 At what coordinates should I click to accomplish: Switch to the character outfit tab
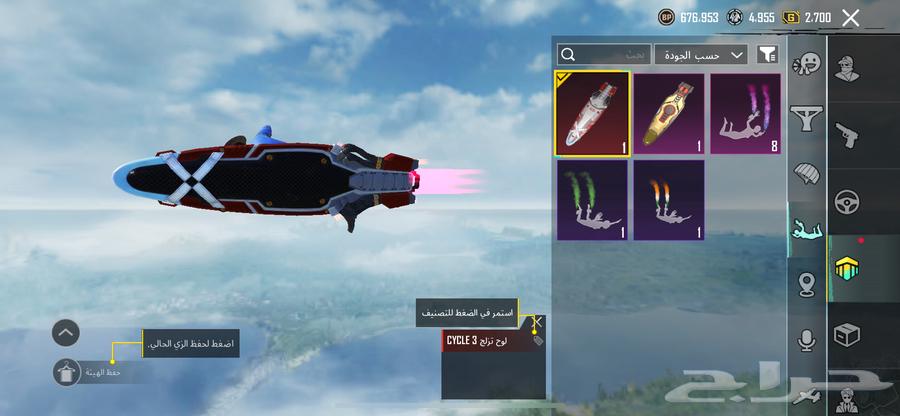848,72
